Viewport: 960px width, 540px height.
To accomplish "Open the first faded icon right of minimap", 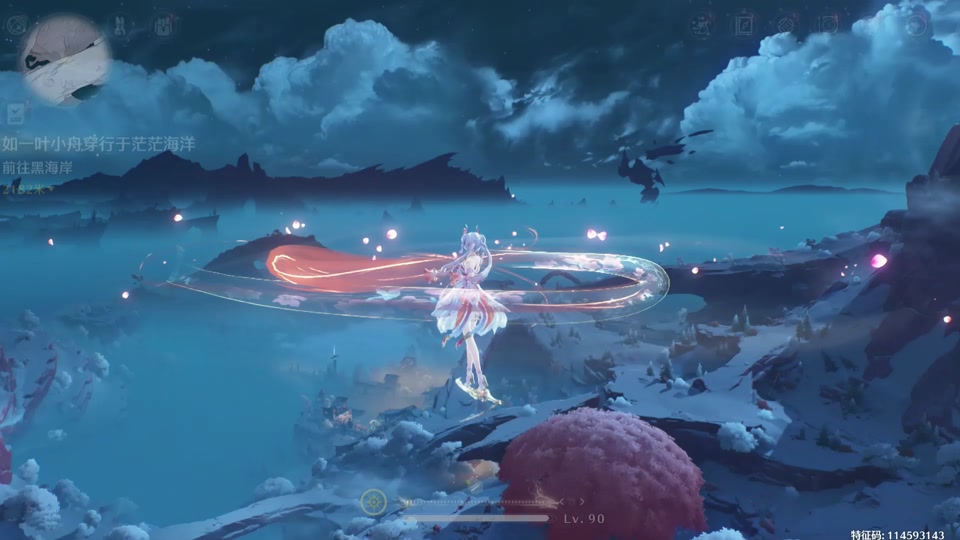I will pos(120,25).
